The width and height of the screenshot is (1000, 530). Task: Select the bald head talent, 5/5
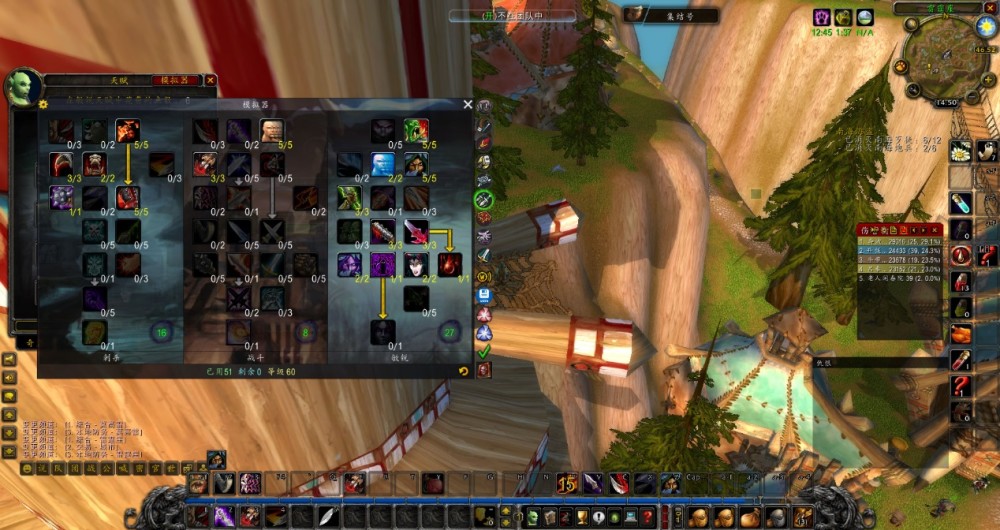(x=271, y=131)
